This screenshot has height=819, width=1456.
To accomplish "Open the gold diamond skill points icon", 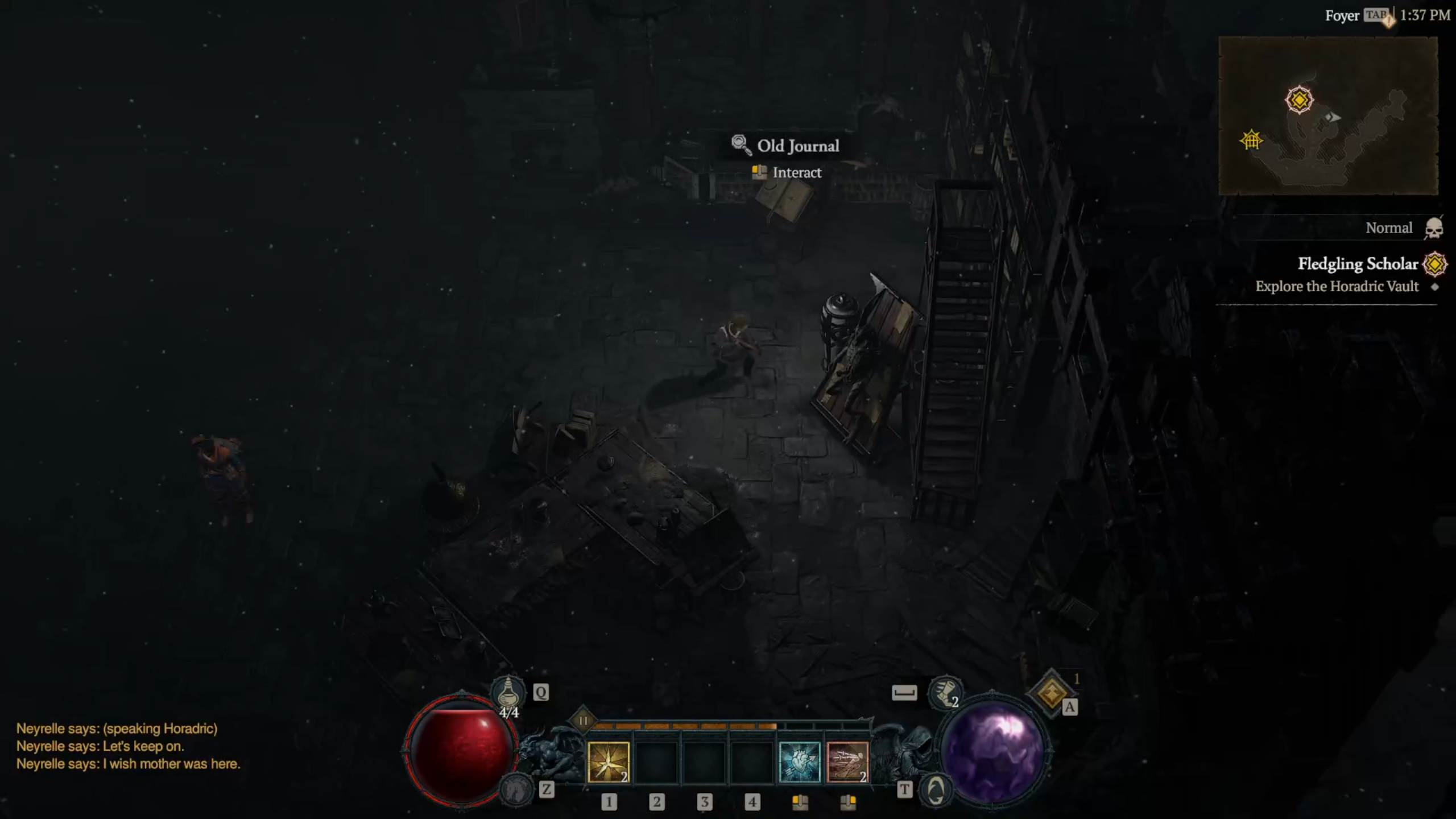I will coord(1052,693).
